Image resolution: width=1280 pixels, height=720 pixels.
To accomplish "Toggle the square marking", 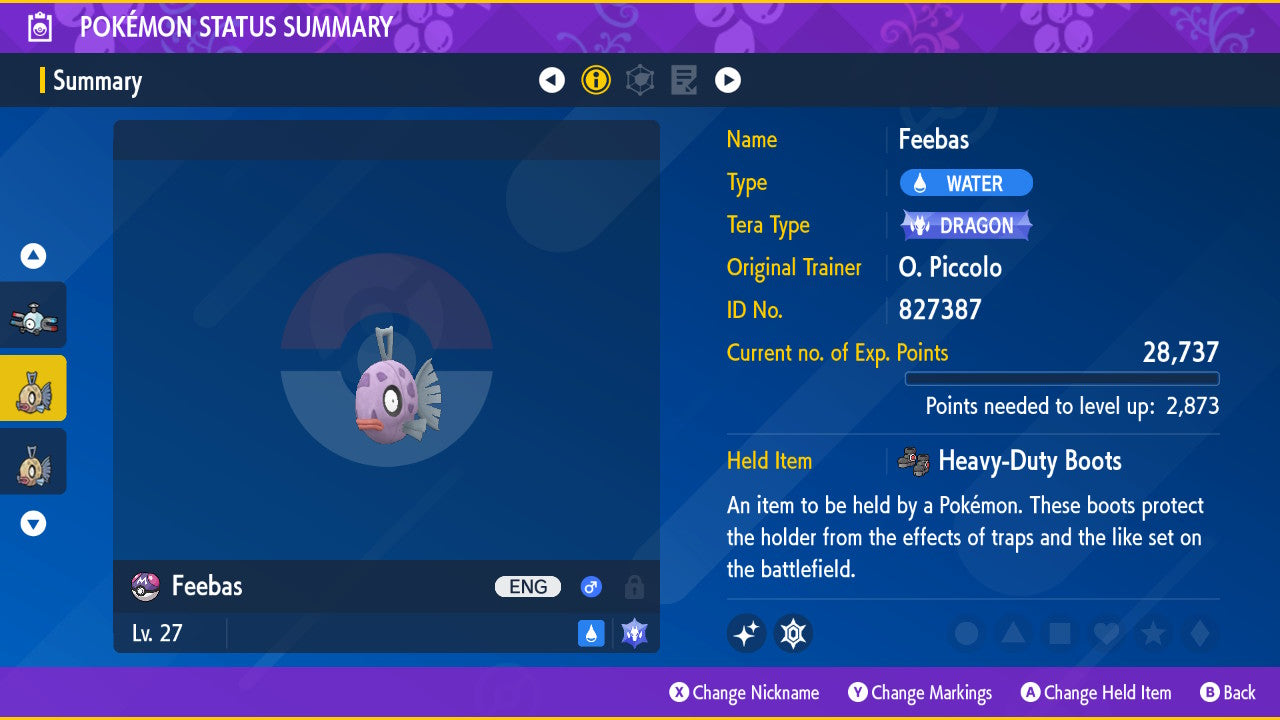I will 1058,633.
